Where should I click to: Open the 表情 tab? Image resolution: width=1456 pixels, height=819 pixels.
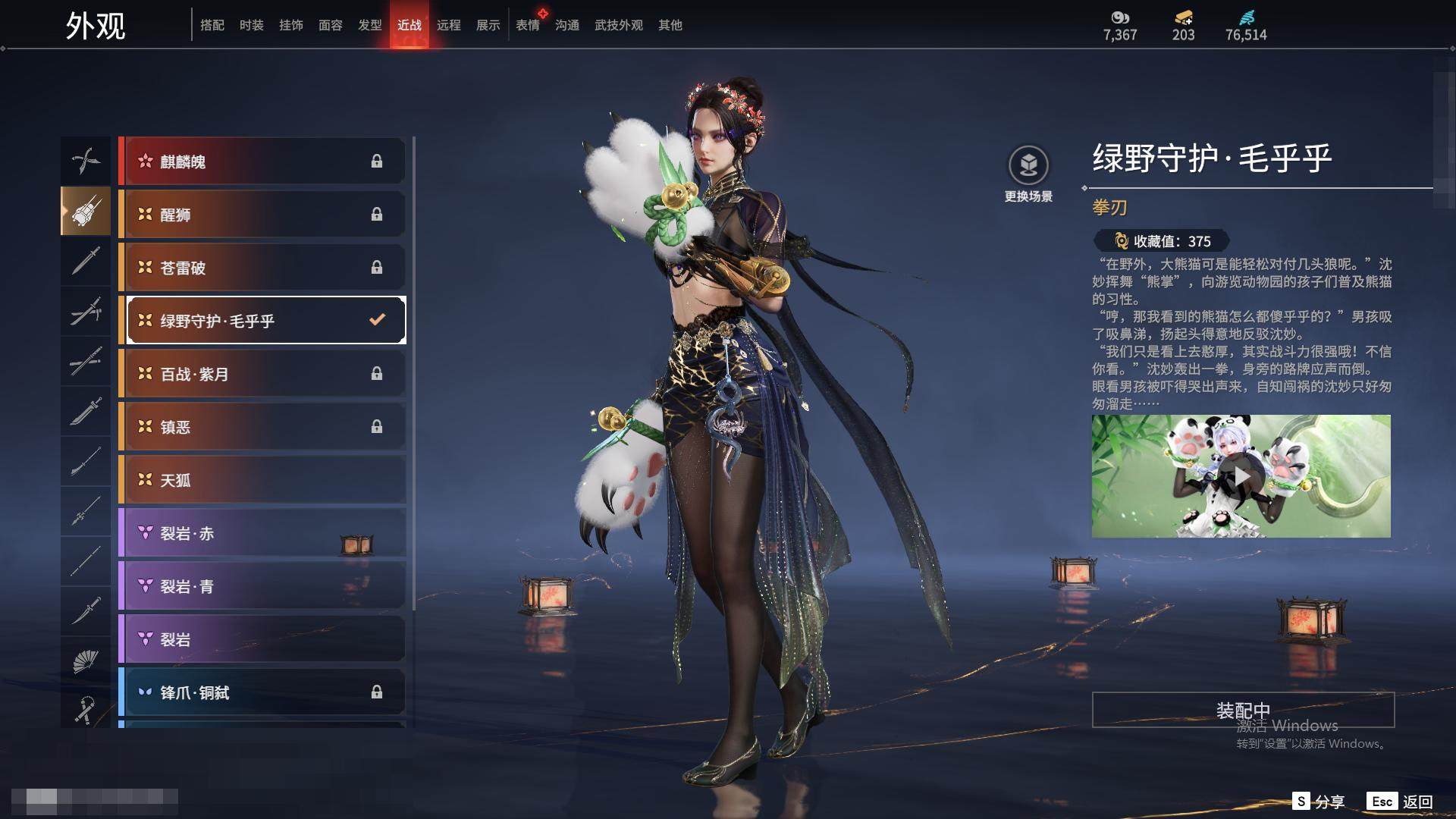(527, 25)
